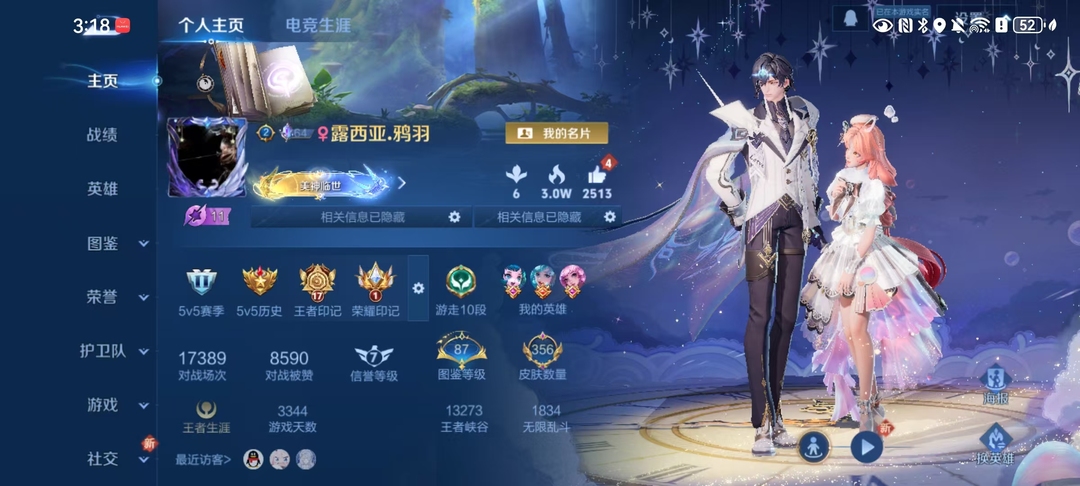Open the 王者印记 badge

click(x=317, y=283)
